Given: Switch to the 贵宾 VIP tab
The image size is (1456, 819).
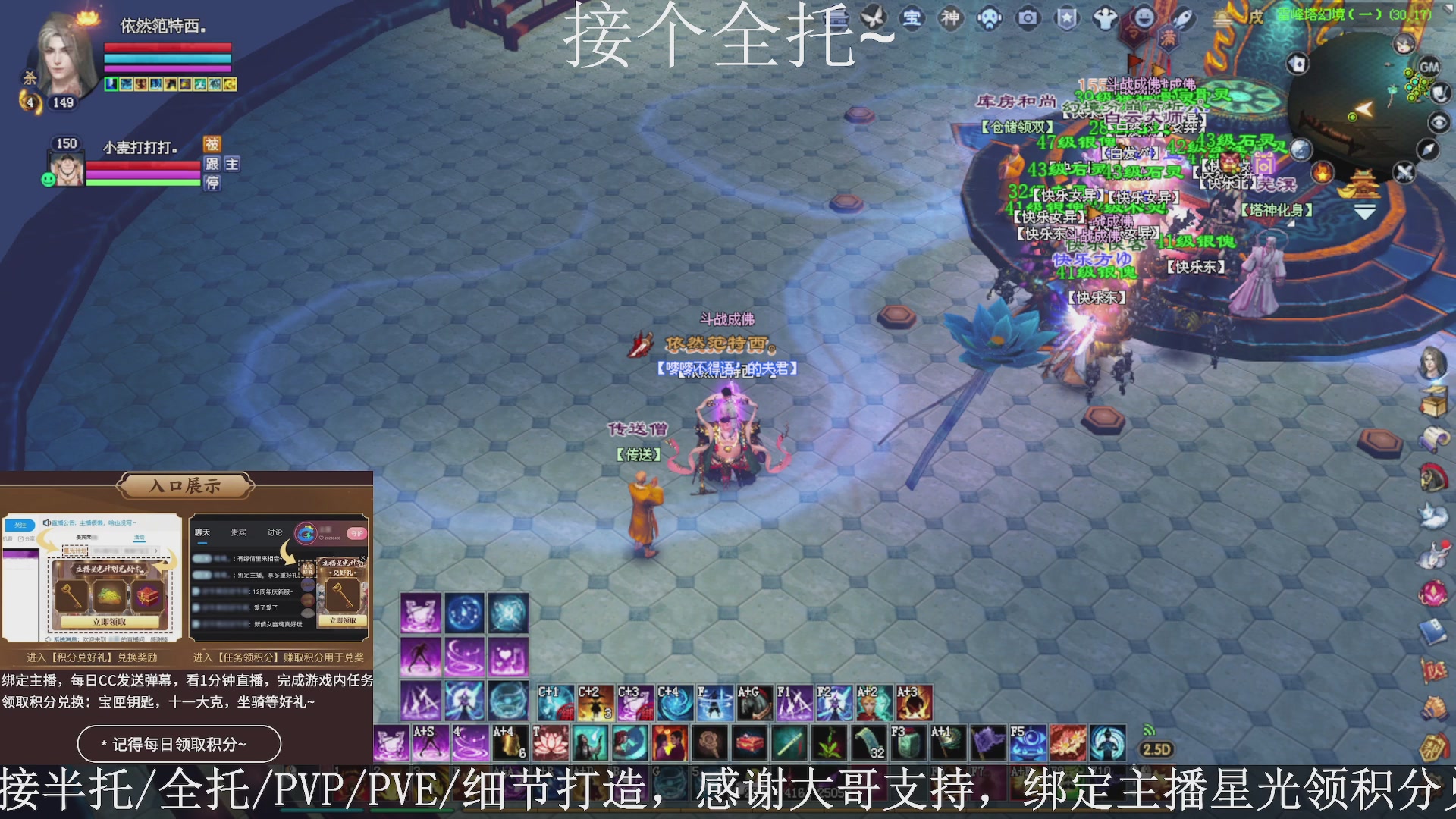Looking at the screenshot, I should [x=239, y=532].
